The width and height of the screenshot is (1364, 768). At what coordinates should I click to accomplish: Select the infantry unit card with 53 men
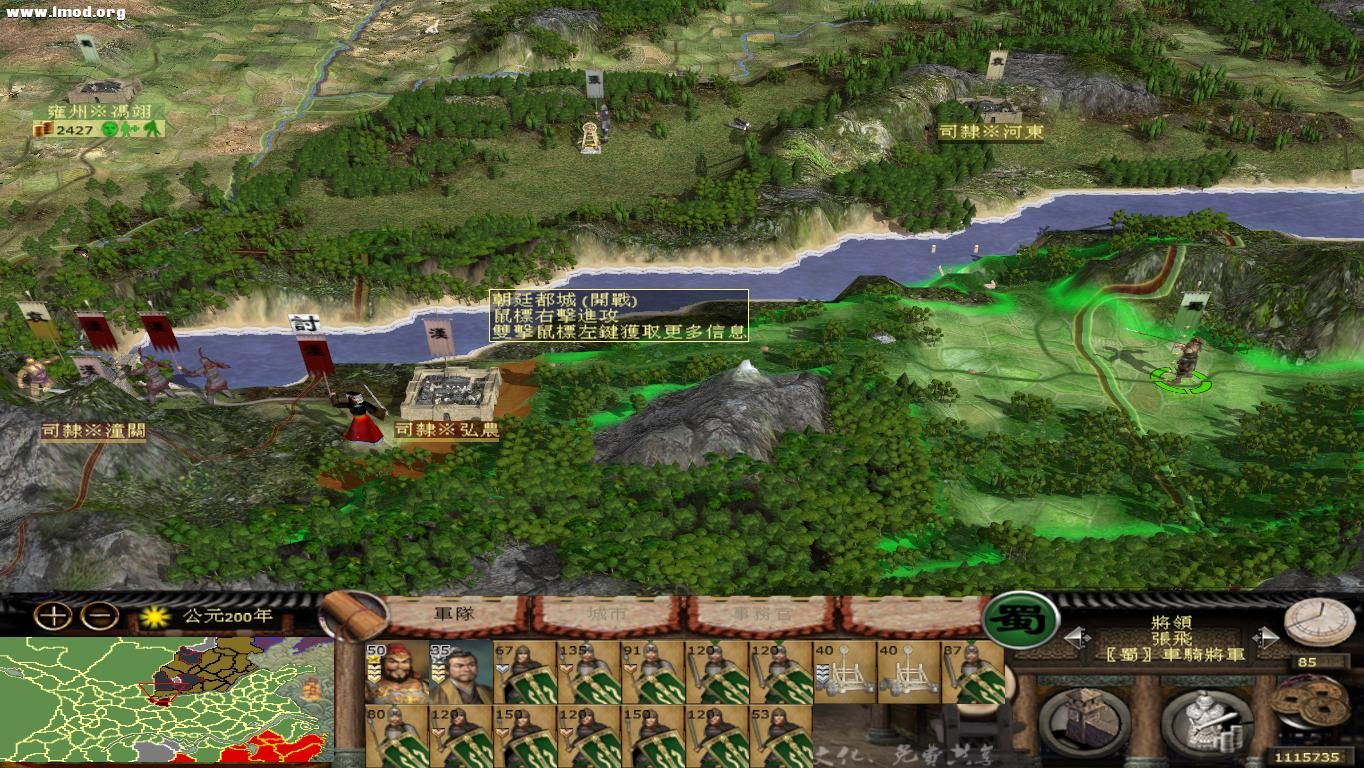click(x=781, y=736)
